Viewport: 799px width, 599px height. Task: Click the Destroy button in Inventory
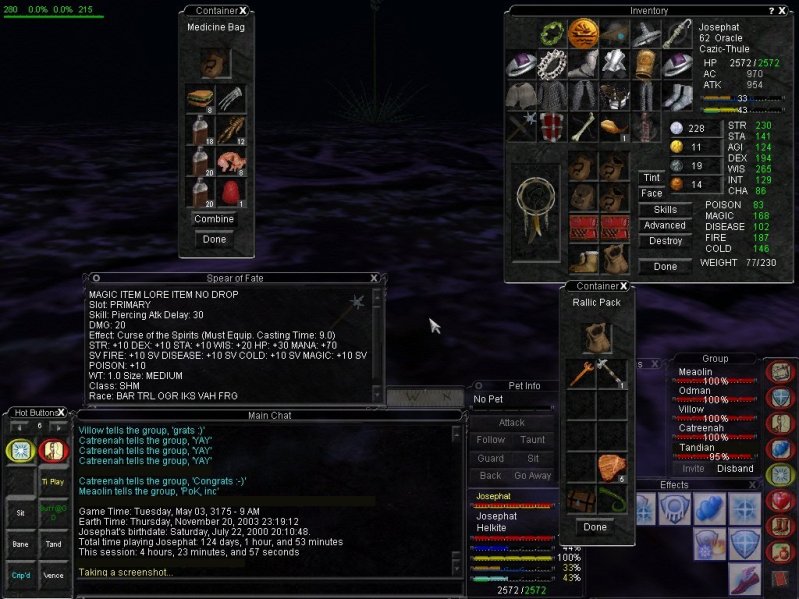(x=664, y=241)
